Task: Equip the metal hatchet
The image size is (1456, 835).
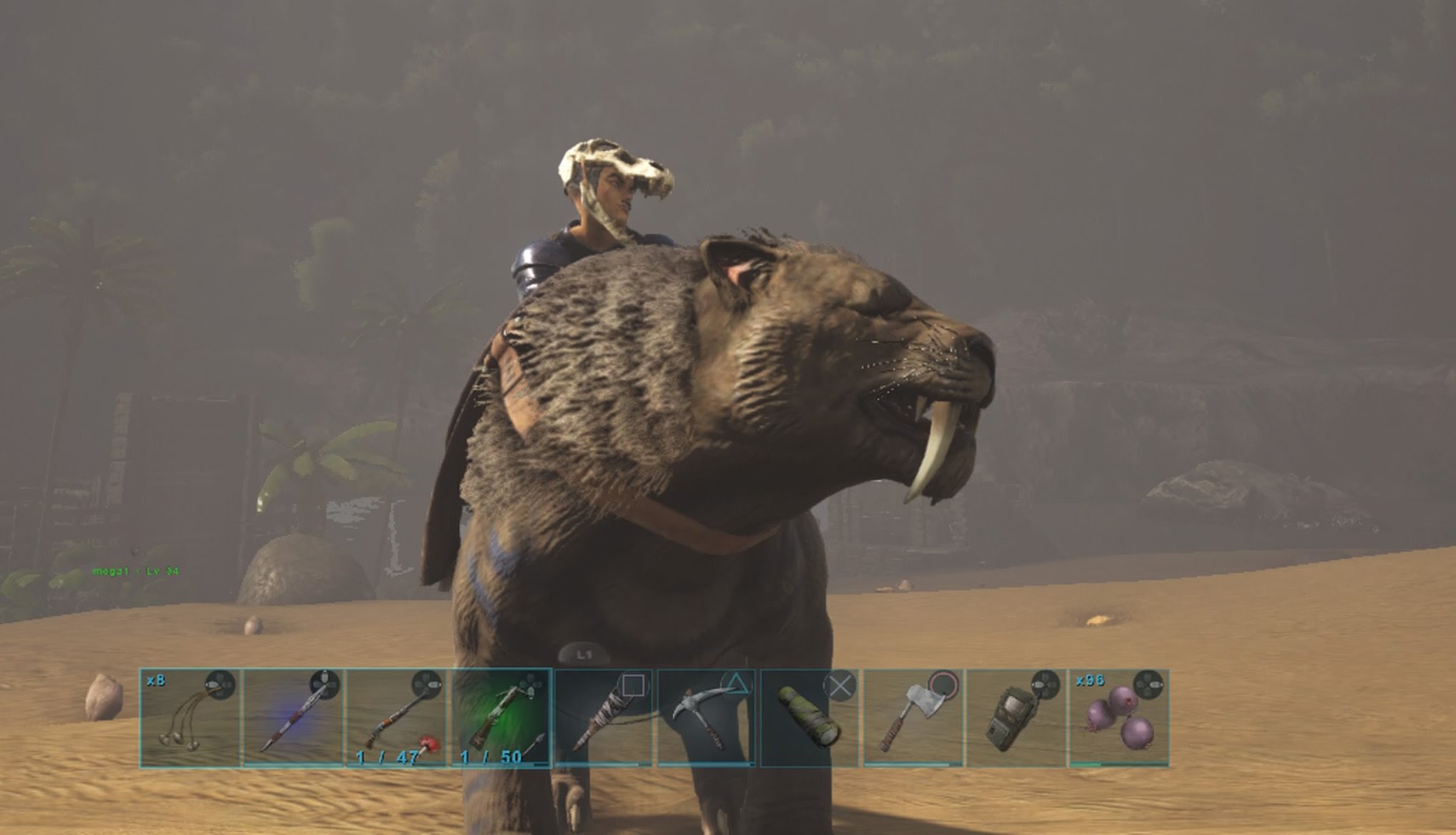Action: tap(912, 718)
